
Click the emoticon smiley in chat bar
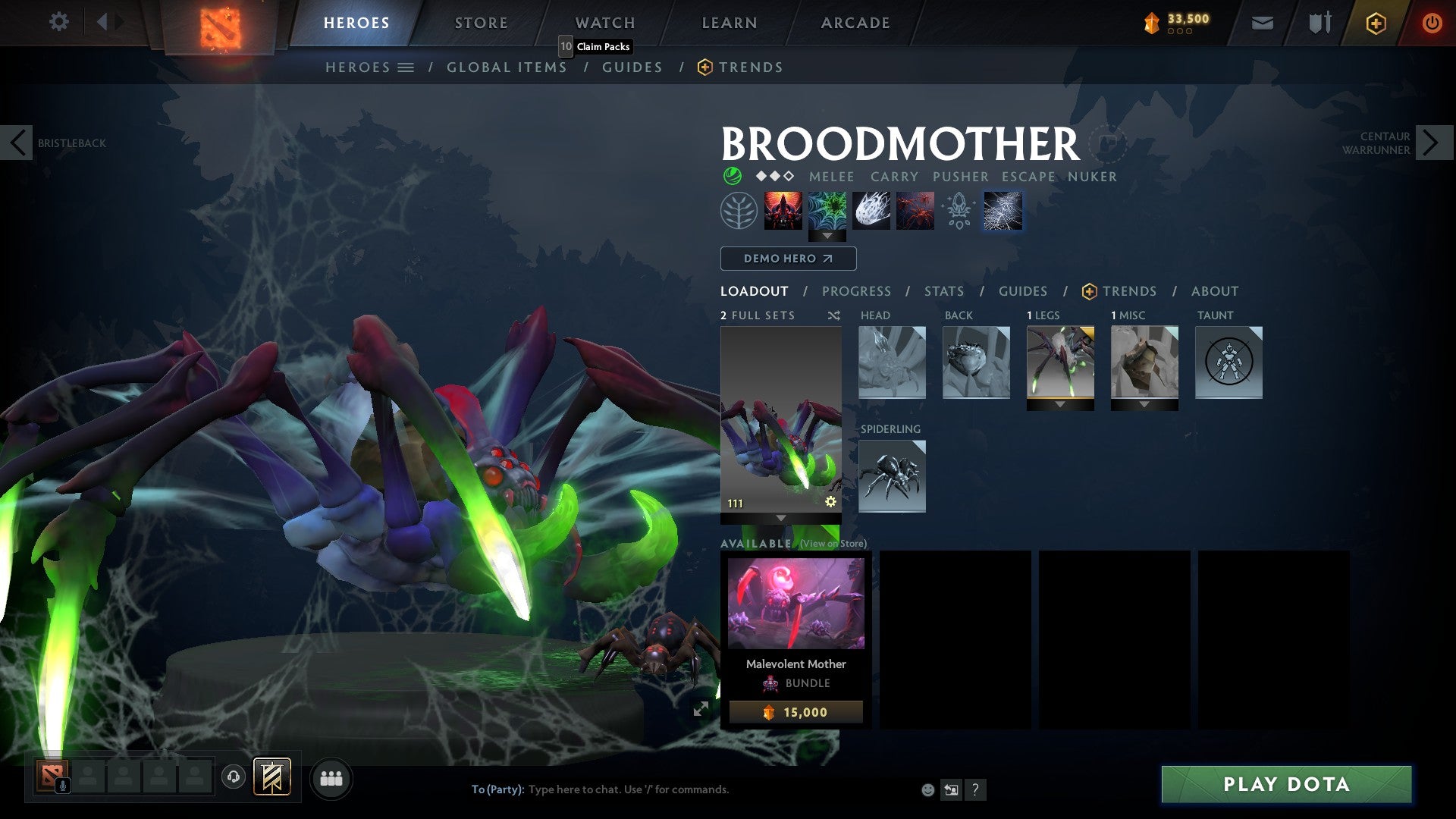pyautogui.click(x=927, y=789)
